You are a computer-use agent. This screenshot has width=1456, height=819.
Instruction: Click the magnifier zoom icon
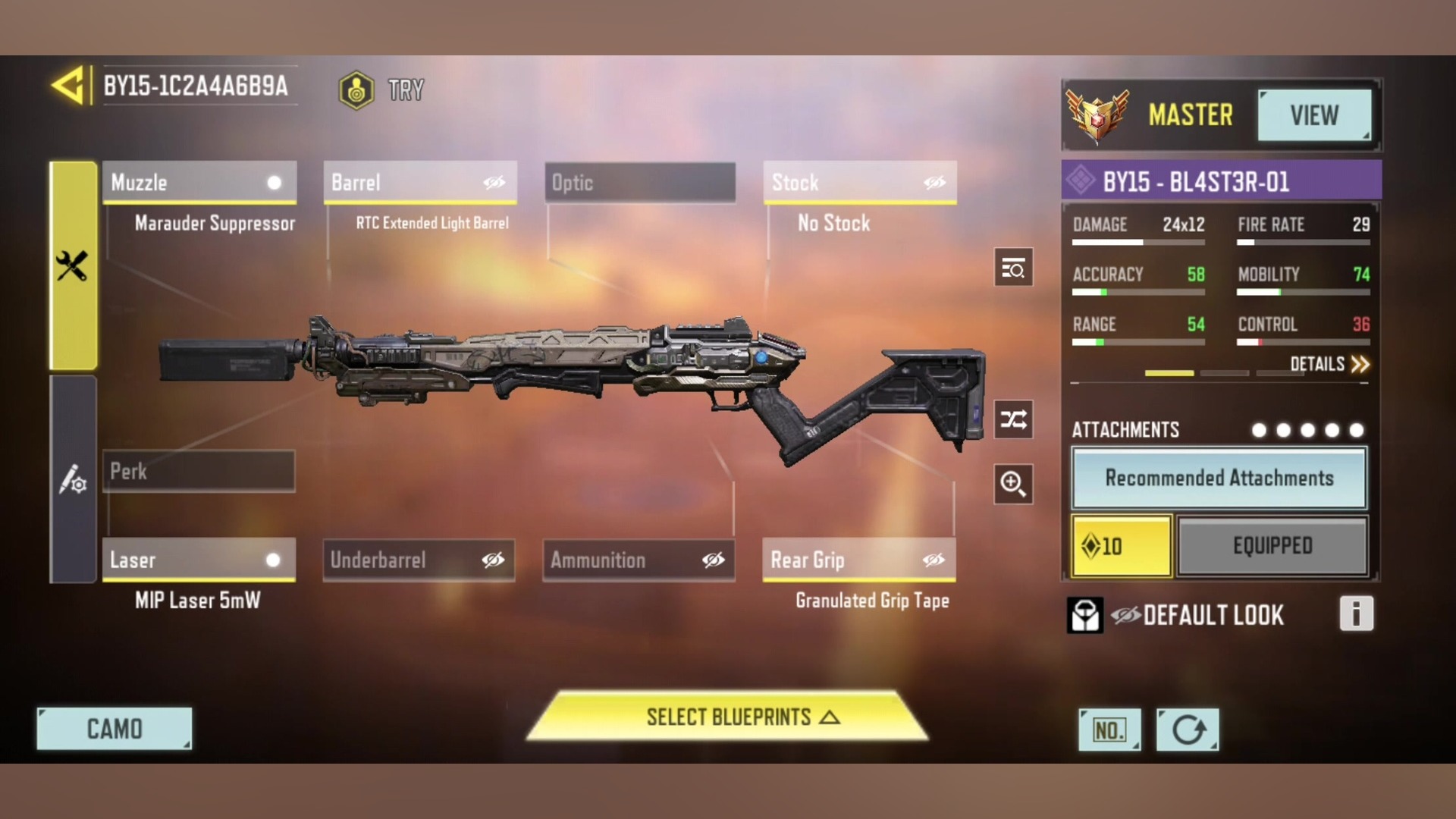coord(1013,484)
